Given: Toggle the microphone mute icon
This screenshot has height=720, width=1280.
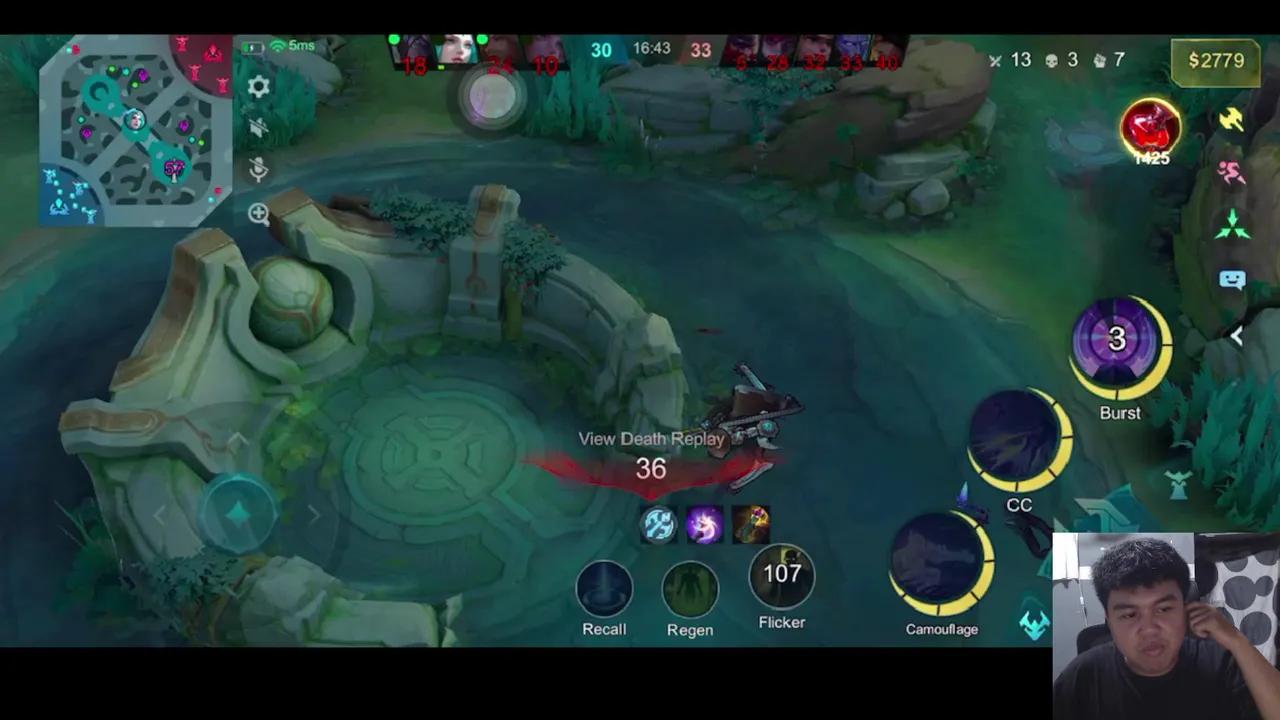Looking at the screenshot, I should tap(258, 168).
